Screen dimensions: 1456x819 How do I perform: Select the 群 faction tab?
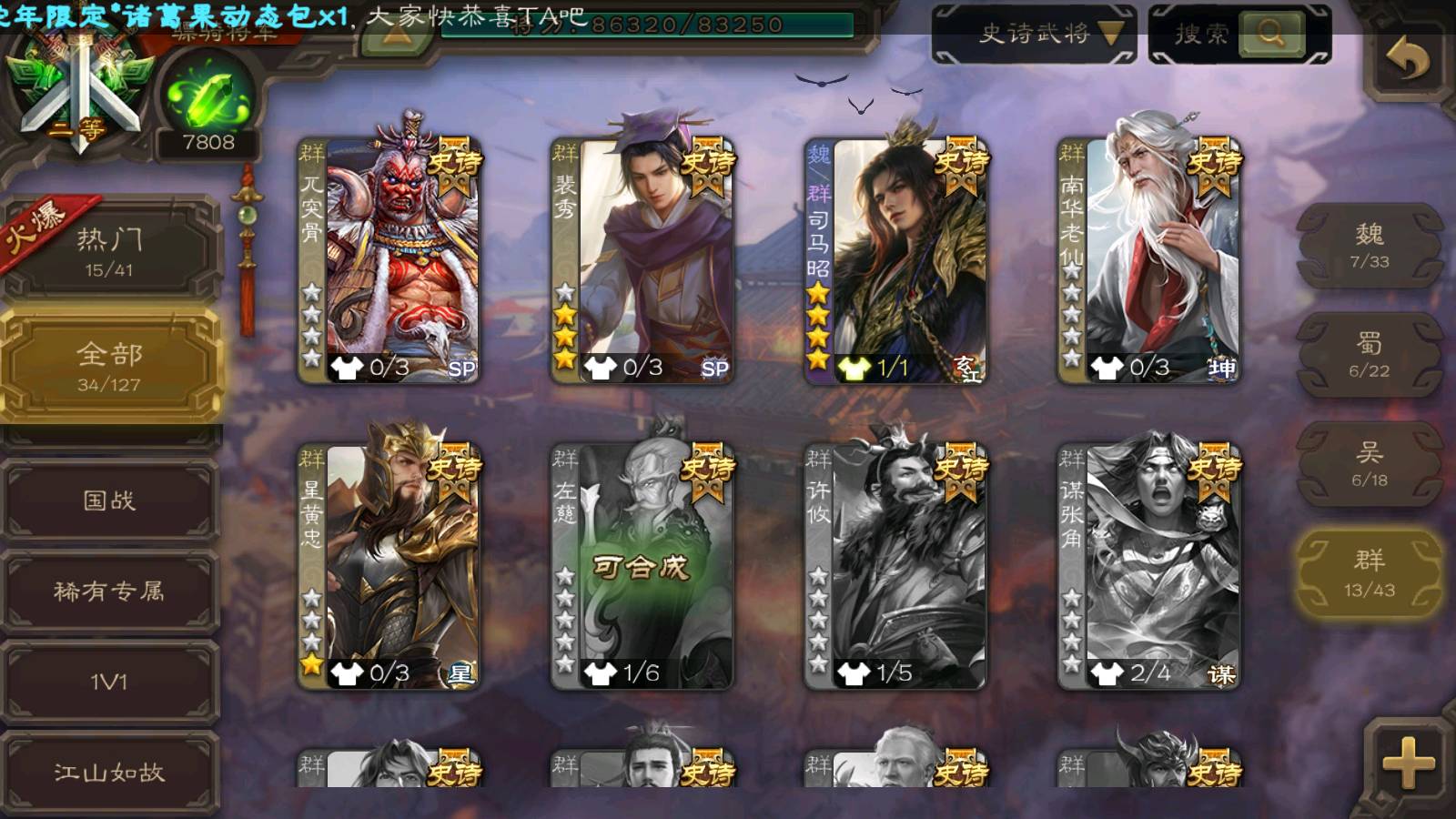1369,573
